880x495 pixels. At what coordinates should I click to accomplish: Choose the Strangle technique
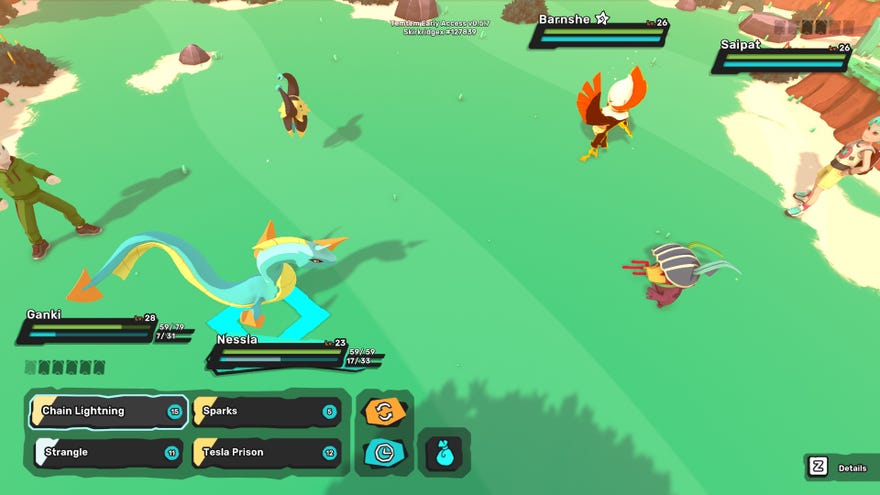coord(108,453)
